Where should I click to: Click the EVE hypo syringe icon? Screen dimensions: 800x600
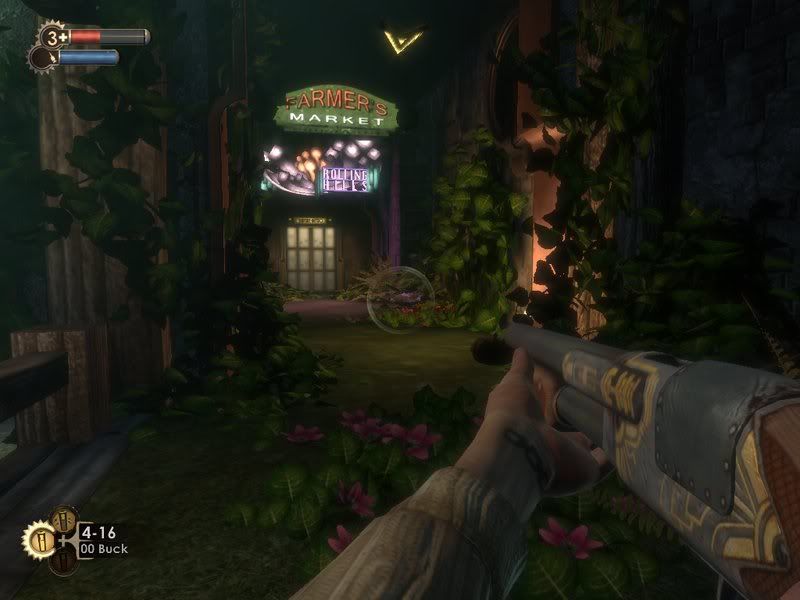coord(42,58)
